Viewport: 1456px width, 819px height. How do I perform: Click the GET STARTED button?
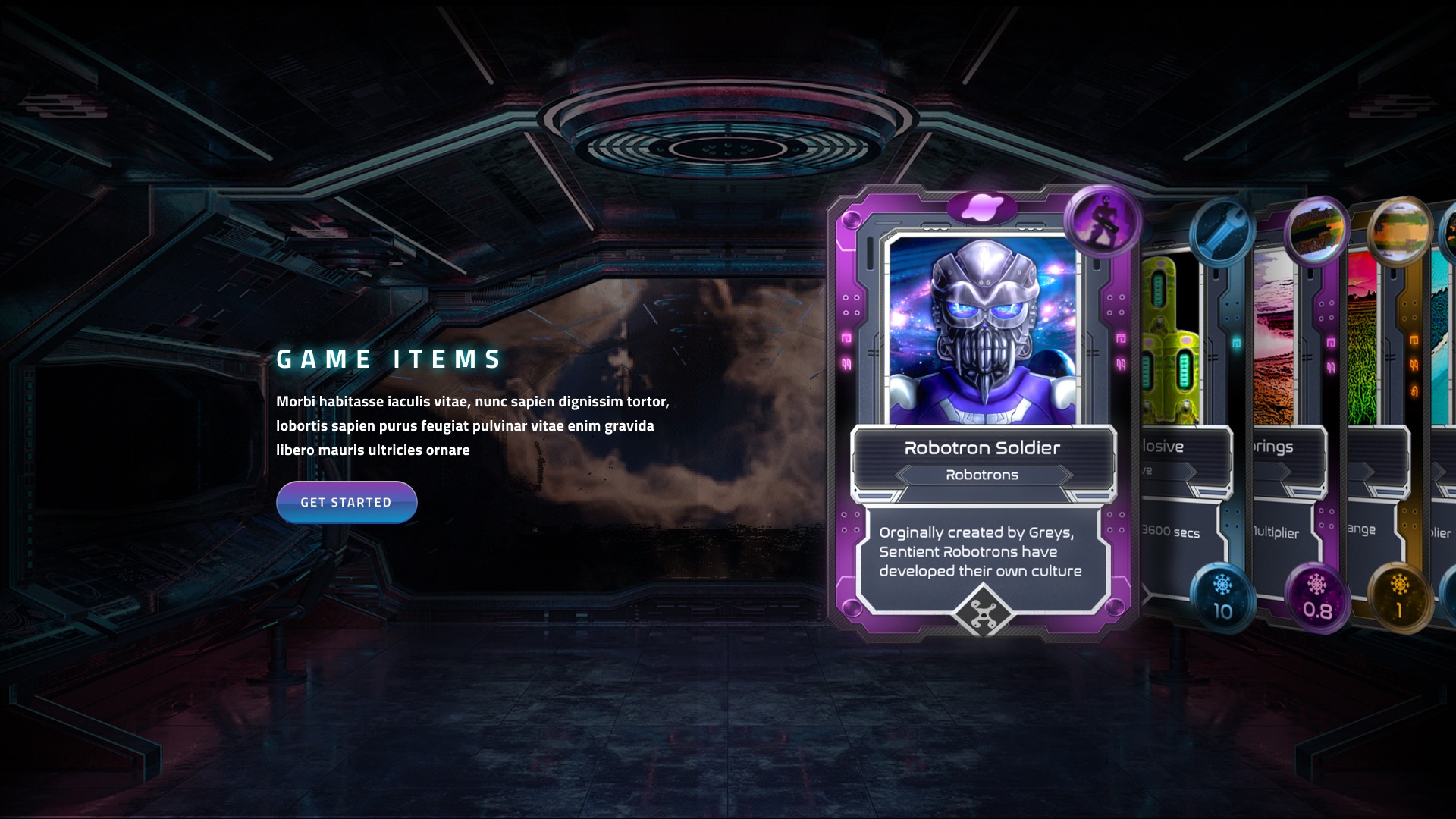pyautogui.click(x=347, y=501)
